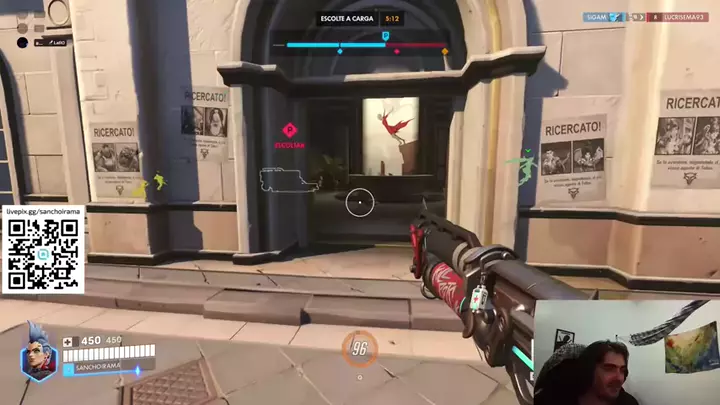The height and width of the screenshot is (405, 720).
Task: Click the ultimate charge meter showing 96
Action: pyautogui.click(x=359, y=349)
